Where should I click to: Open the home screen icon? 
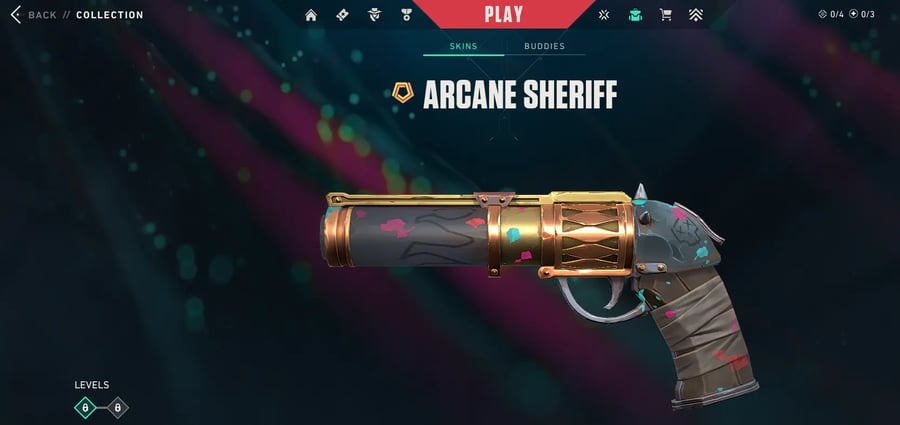click(311, 15)
